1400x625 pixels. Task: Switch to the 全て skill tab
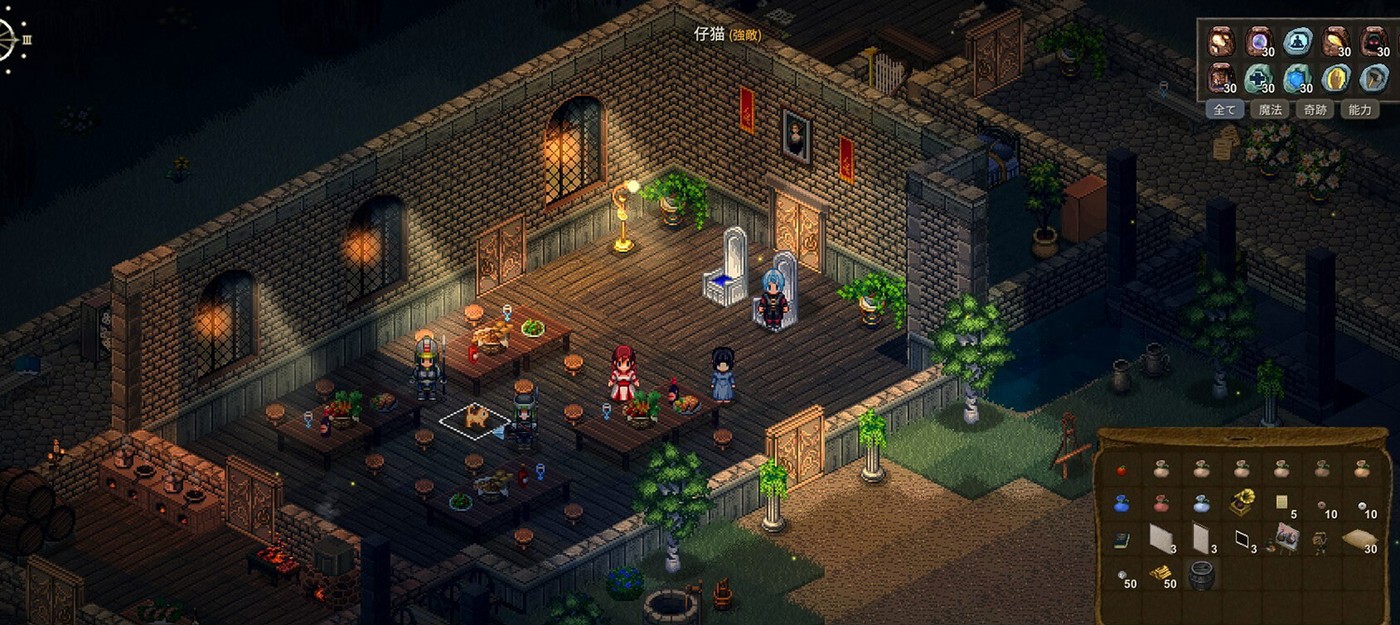click(1224, 110)
